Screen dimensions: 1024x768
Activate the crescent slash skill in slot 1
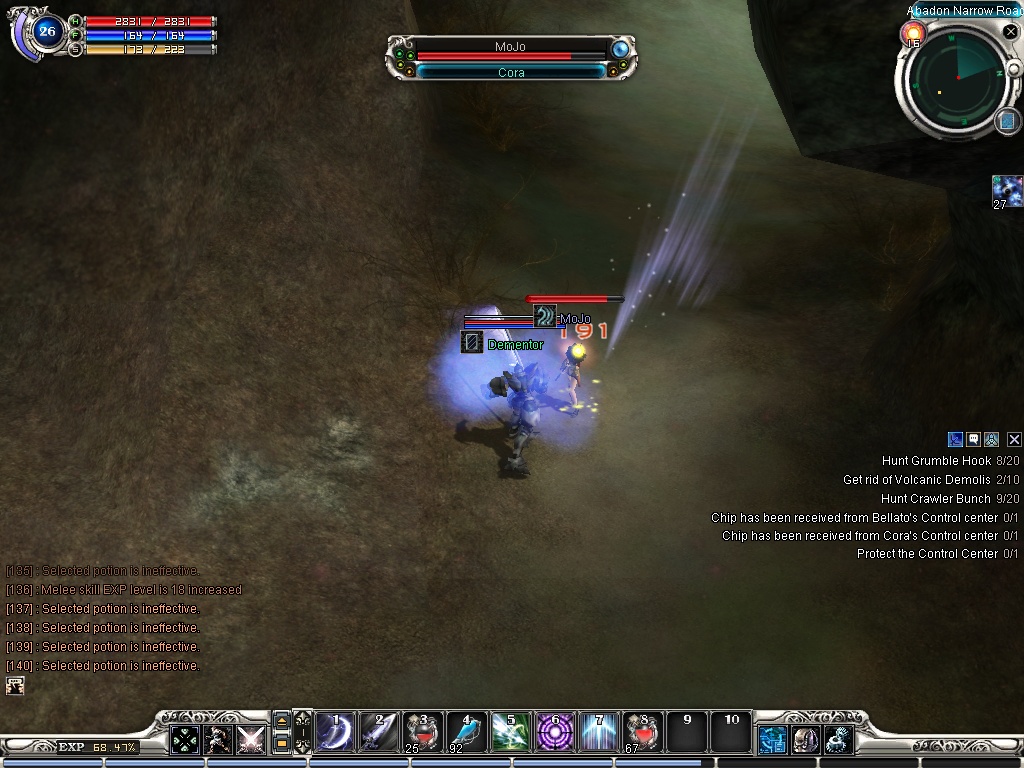point(336,732)
